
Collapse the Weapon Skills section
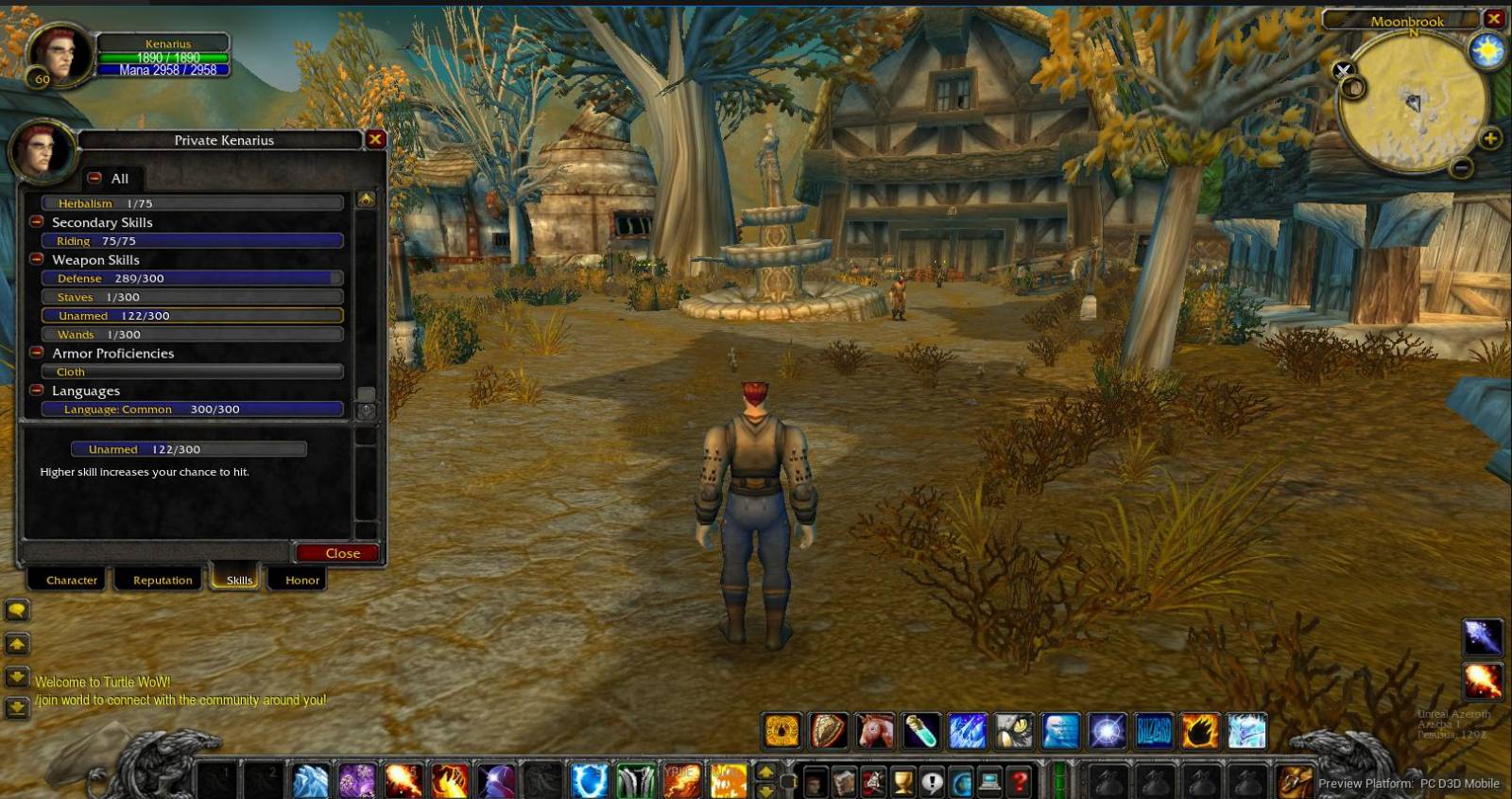pos(36,259)
